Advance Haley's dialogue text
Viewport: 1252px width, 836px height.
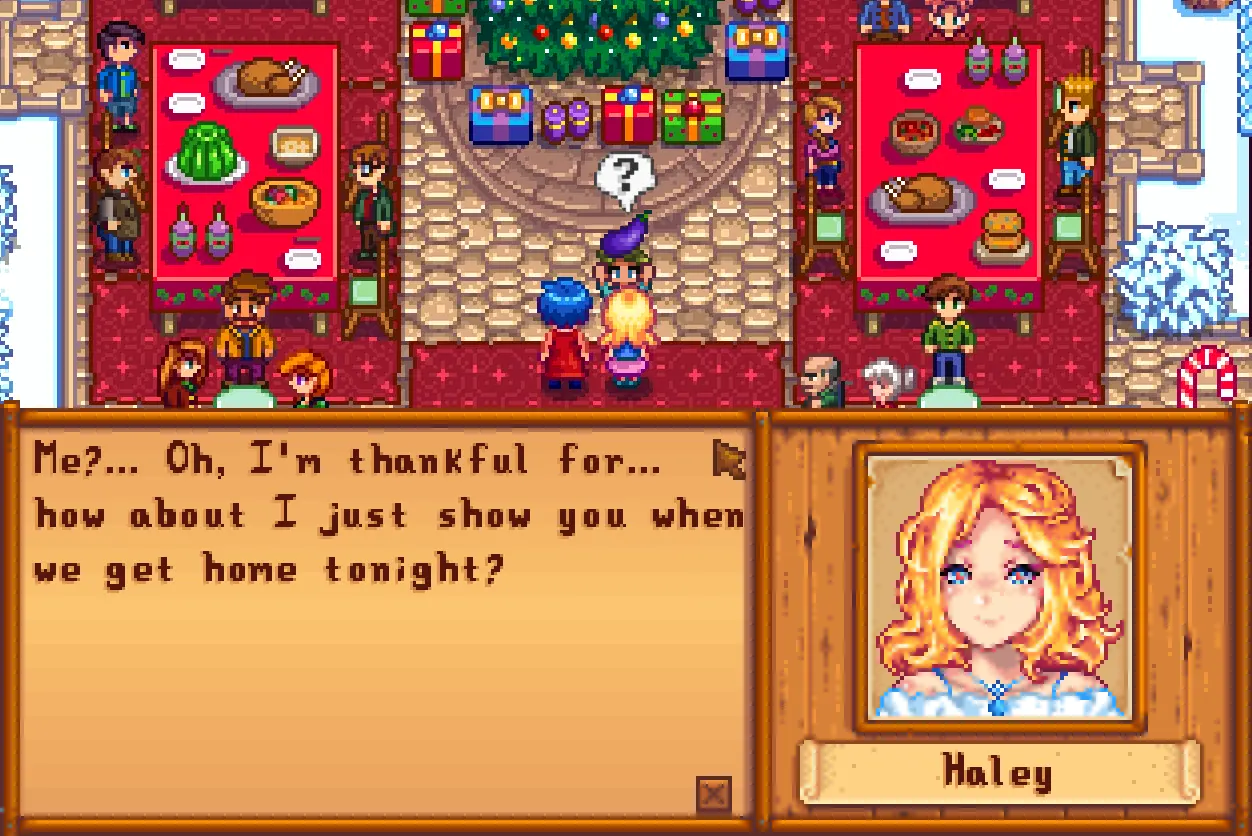coord(729,459)
